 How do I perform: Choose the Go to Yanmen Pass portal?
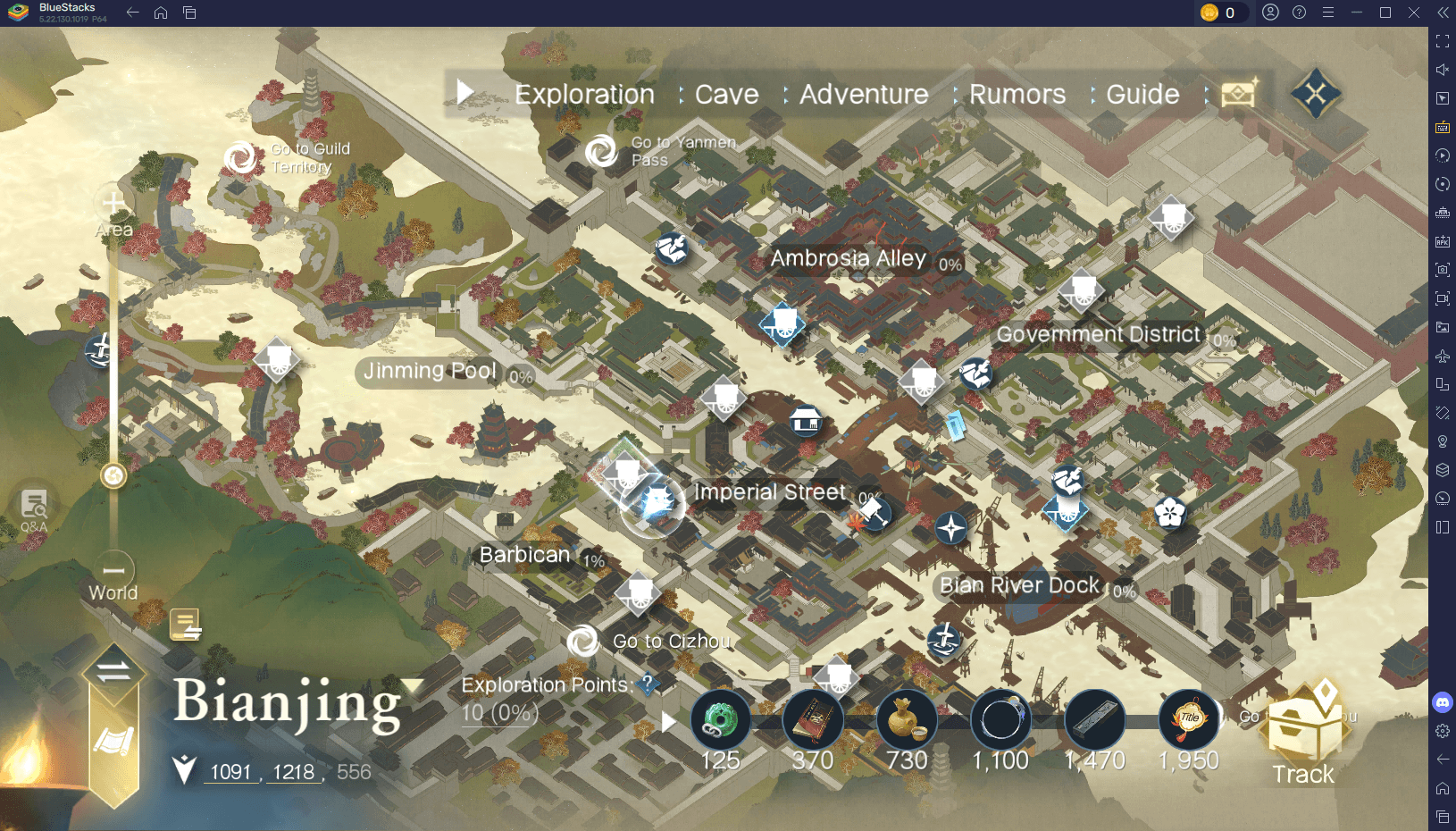click(601, 151)
